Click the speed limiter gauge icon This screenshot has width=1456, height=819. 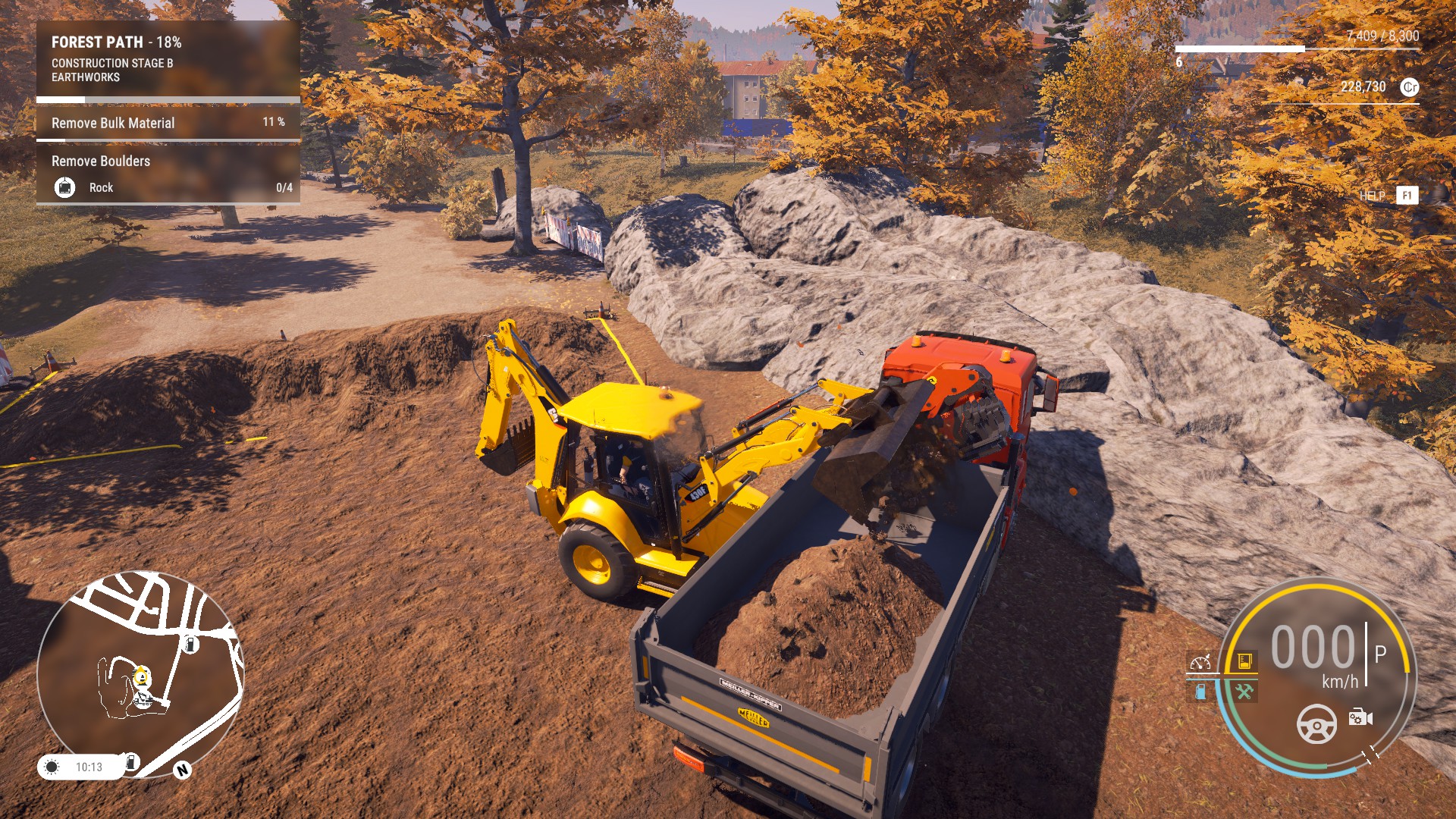tap(1200, 663)
